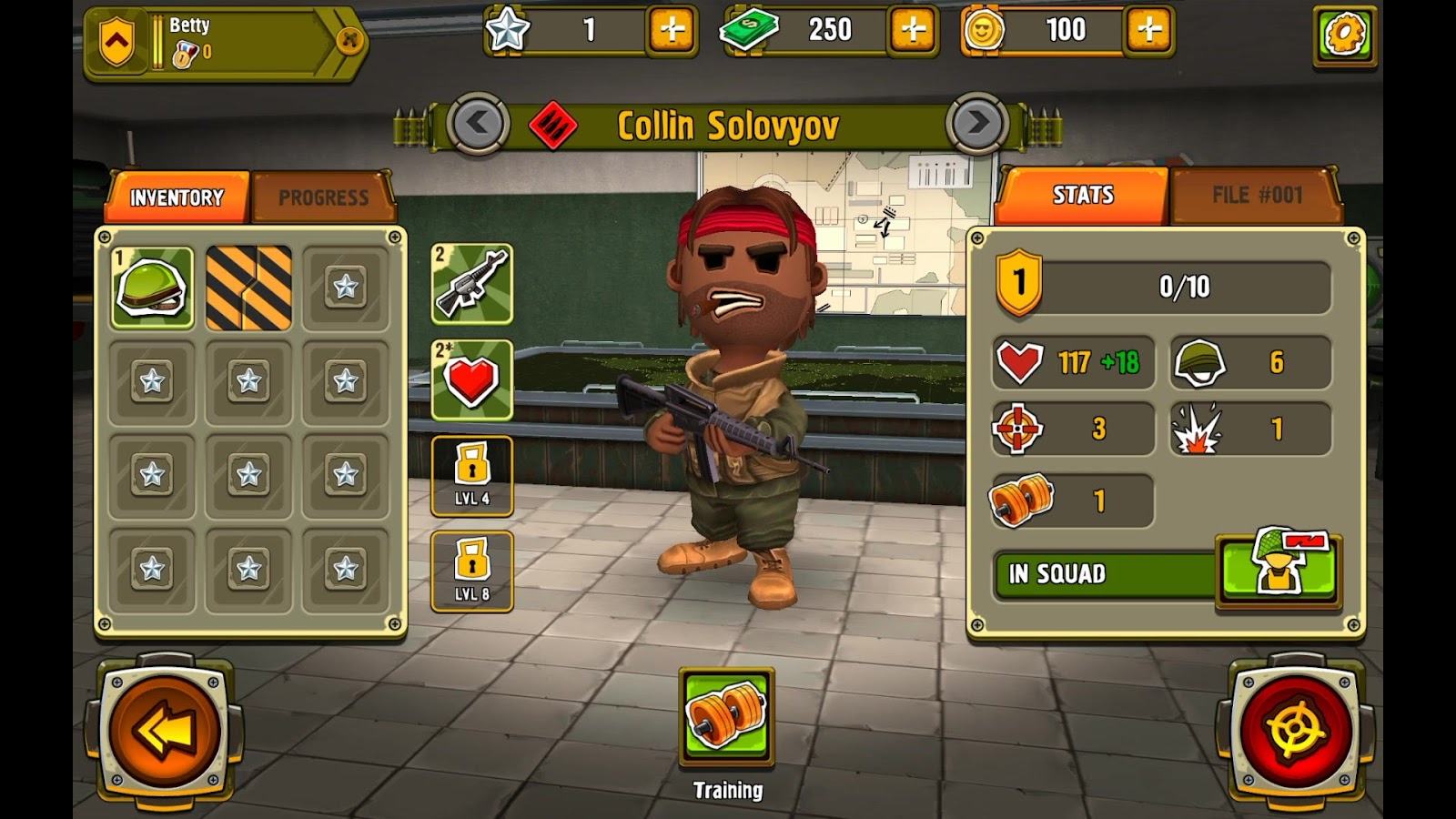Add more silver stars with plus button

pyautogui.click(x=672, y=31)
